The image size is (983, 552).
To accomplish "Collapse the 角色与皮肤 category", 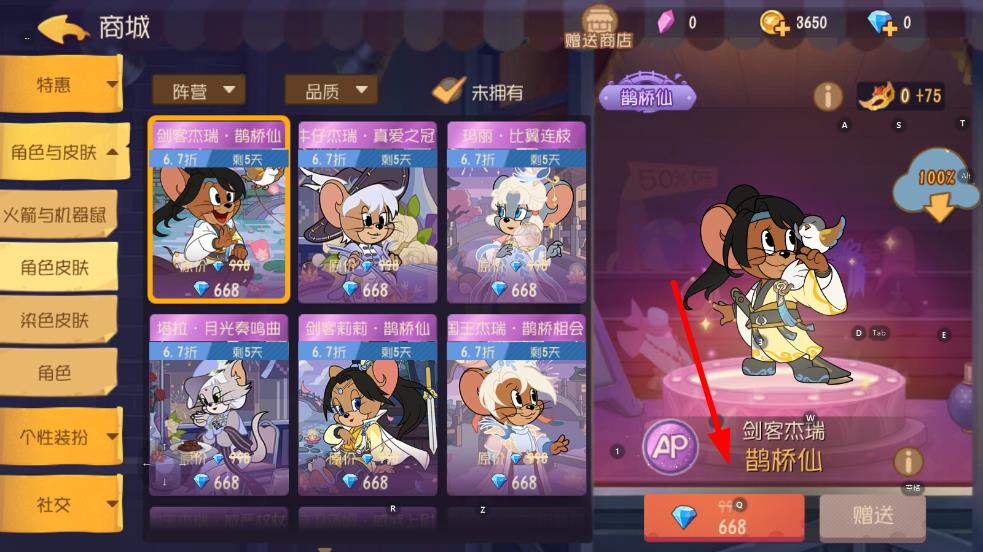I will coord(64,152).
